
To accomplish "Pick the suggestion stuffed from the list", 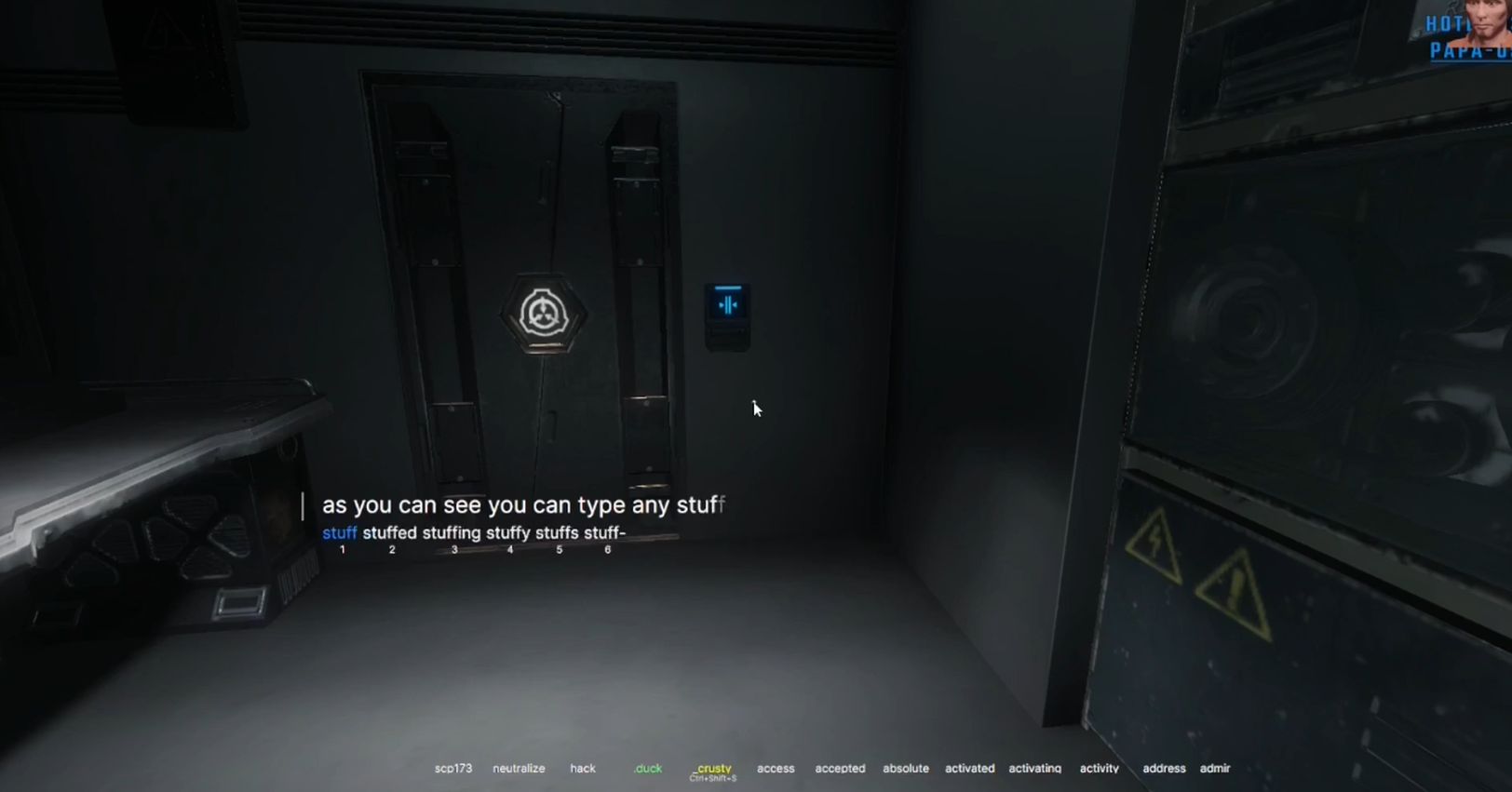I will pos(391,532).
